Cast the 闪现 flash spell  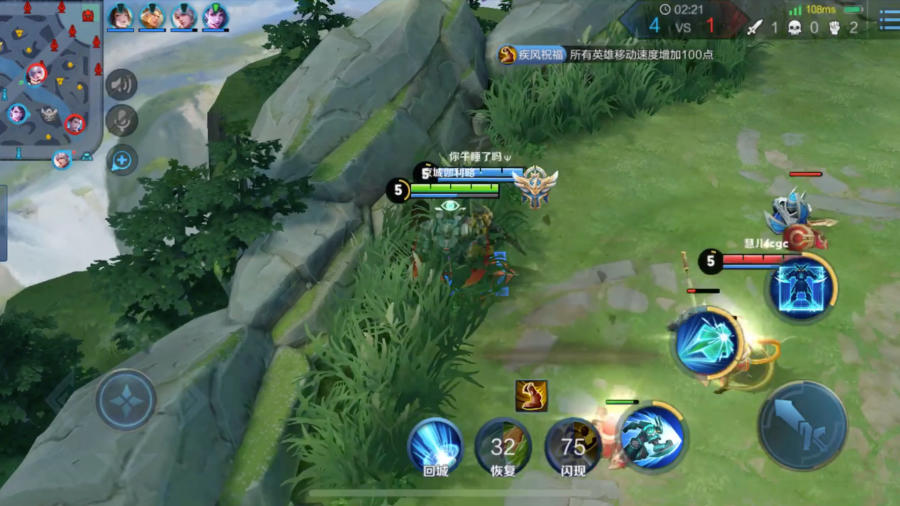(x=573, y=446)
